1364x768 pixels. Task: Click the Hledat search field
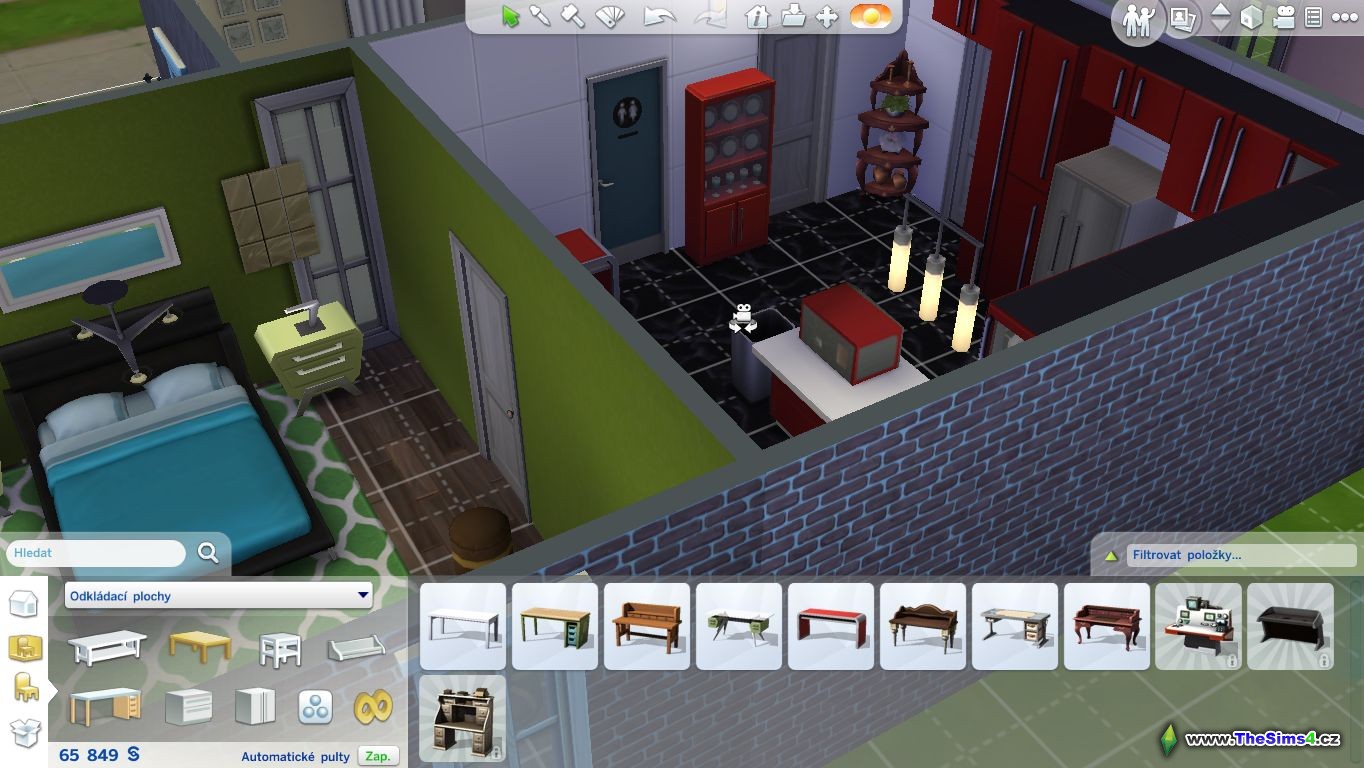click(97, 553)
